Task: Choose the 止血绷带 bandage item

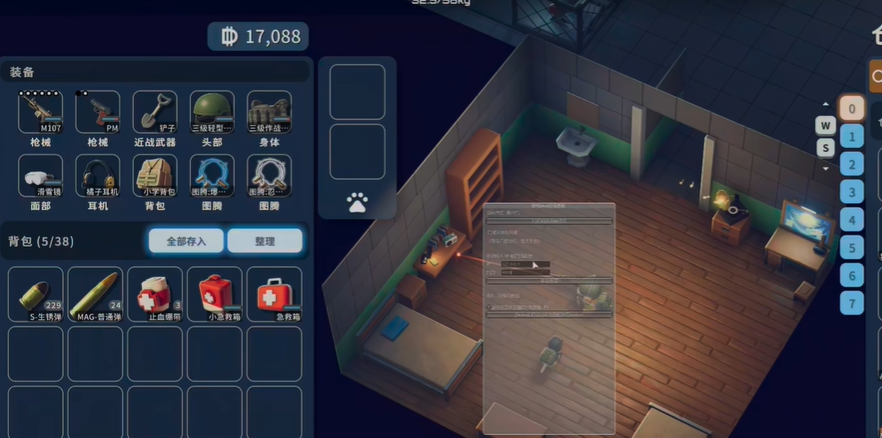Action: coord(155,294)
